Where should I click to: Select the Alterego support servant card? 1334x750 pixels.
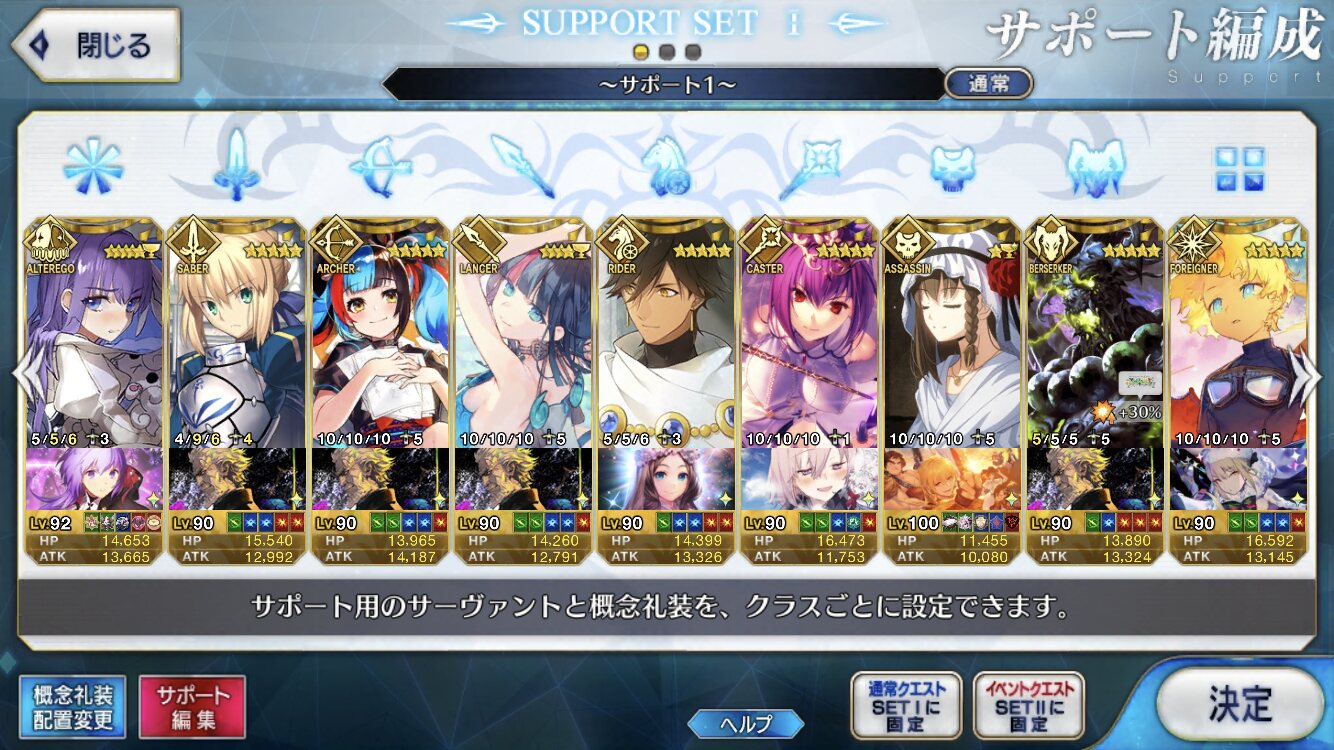93,340
